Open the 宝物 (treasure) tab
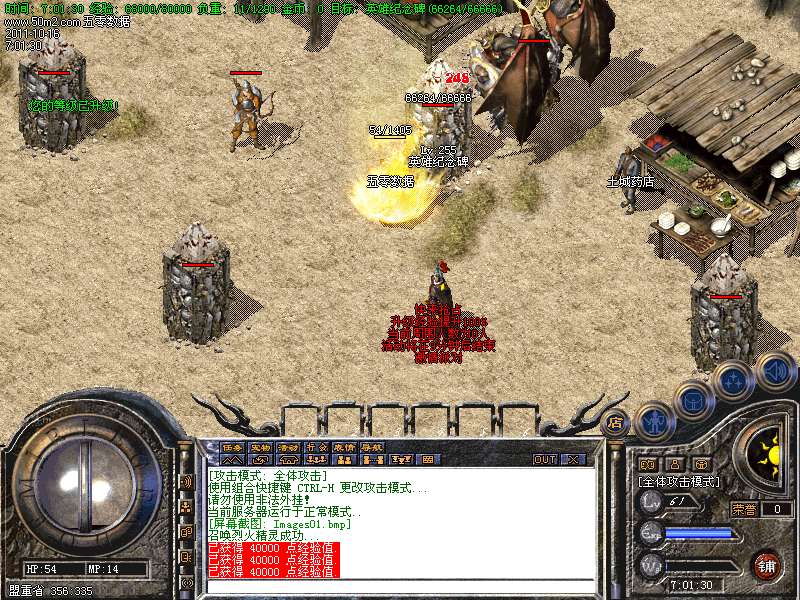The image size is (800, 600). 260,447
